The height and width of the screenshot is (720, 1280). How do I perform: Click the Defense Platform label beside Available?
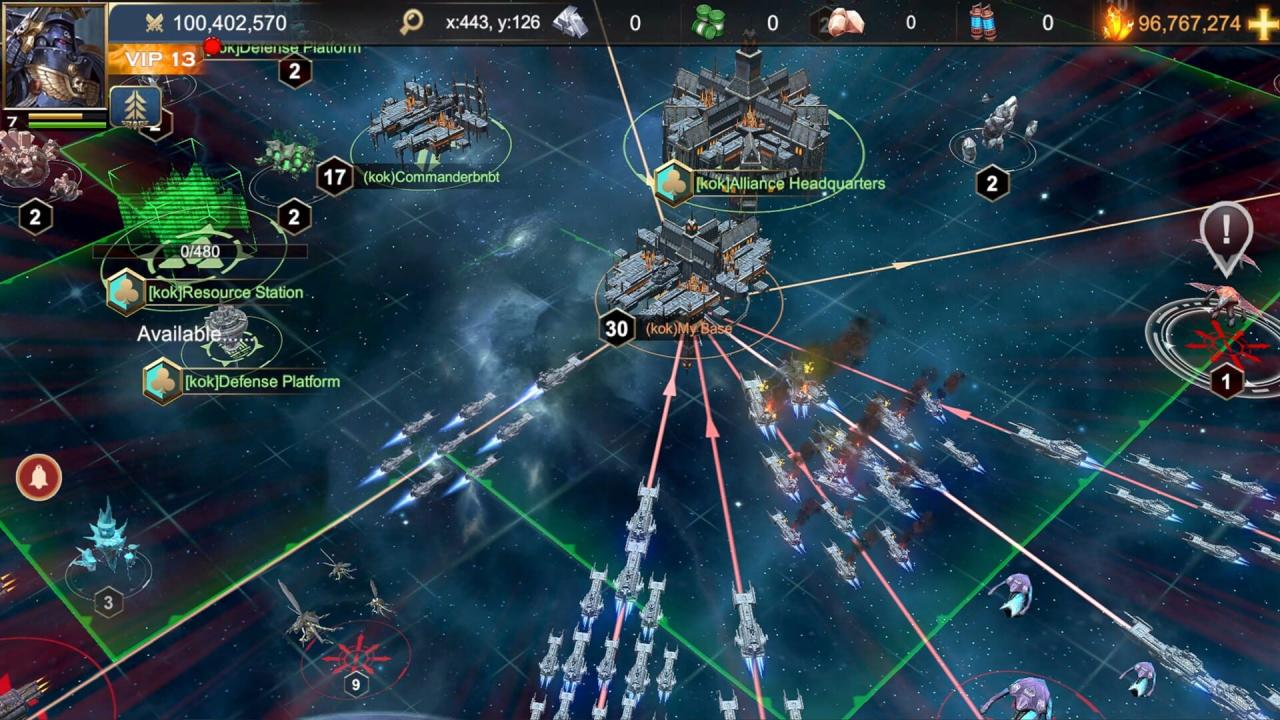[x=261, y=382]
